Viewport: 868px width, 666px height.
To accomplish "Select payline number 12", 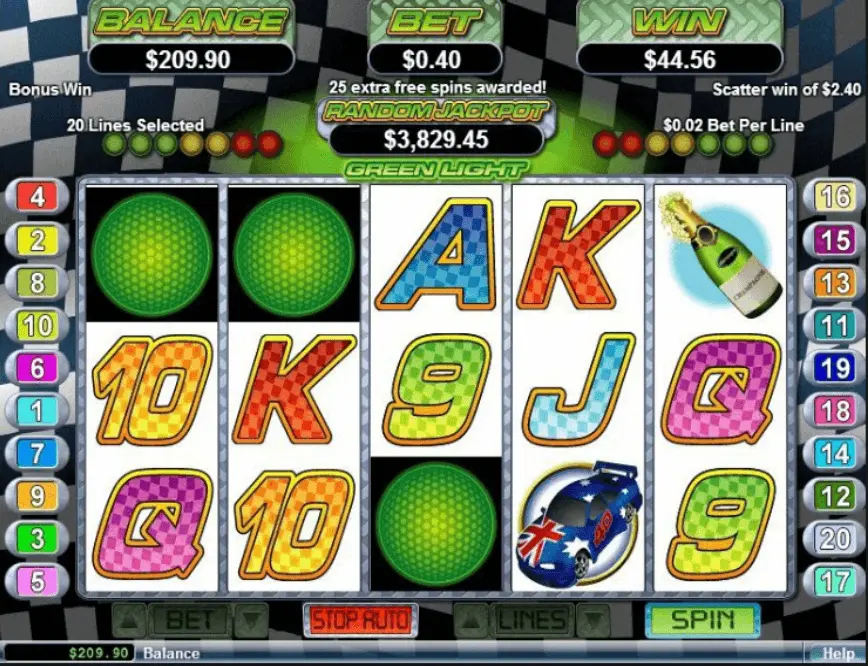I will coord(834,495).
